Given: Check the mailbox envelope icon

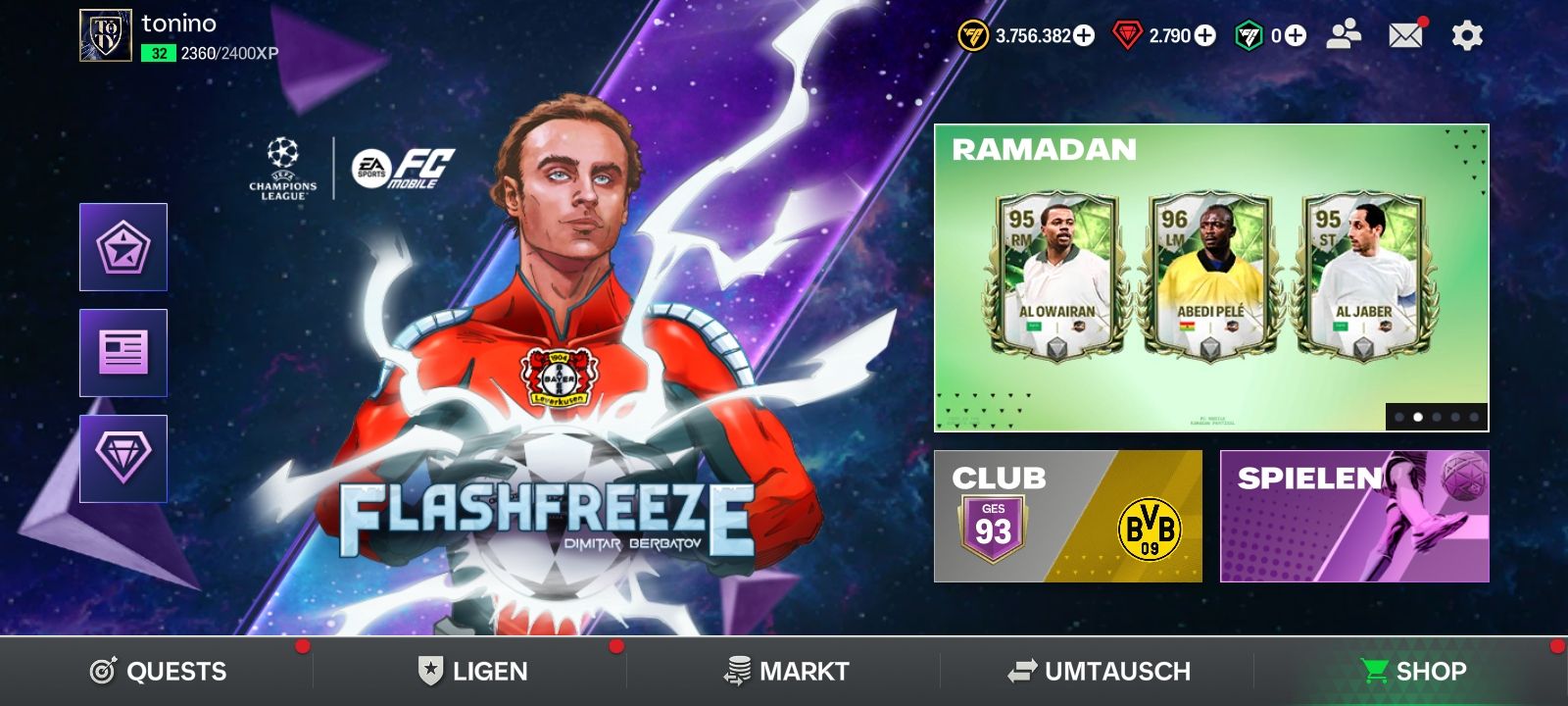Looking at the screenshot, I should [1405, 36].
